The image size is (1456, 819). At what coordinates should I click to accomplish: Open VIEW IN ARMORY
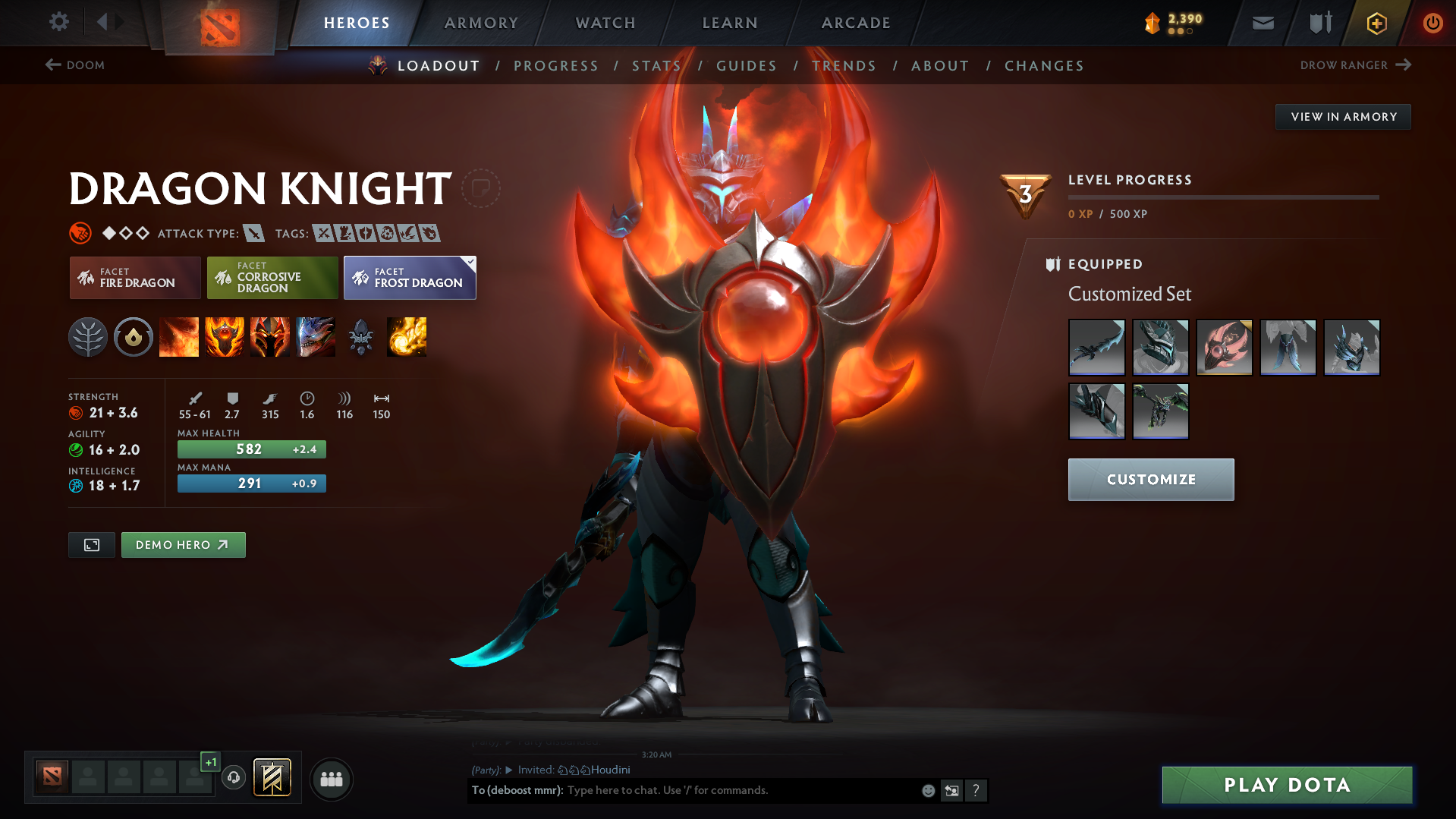coord(1342,116)
